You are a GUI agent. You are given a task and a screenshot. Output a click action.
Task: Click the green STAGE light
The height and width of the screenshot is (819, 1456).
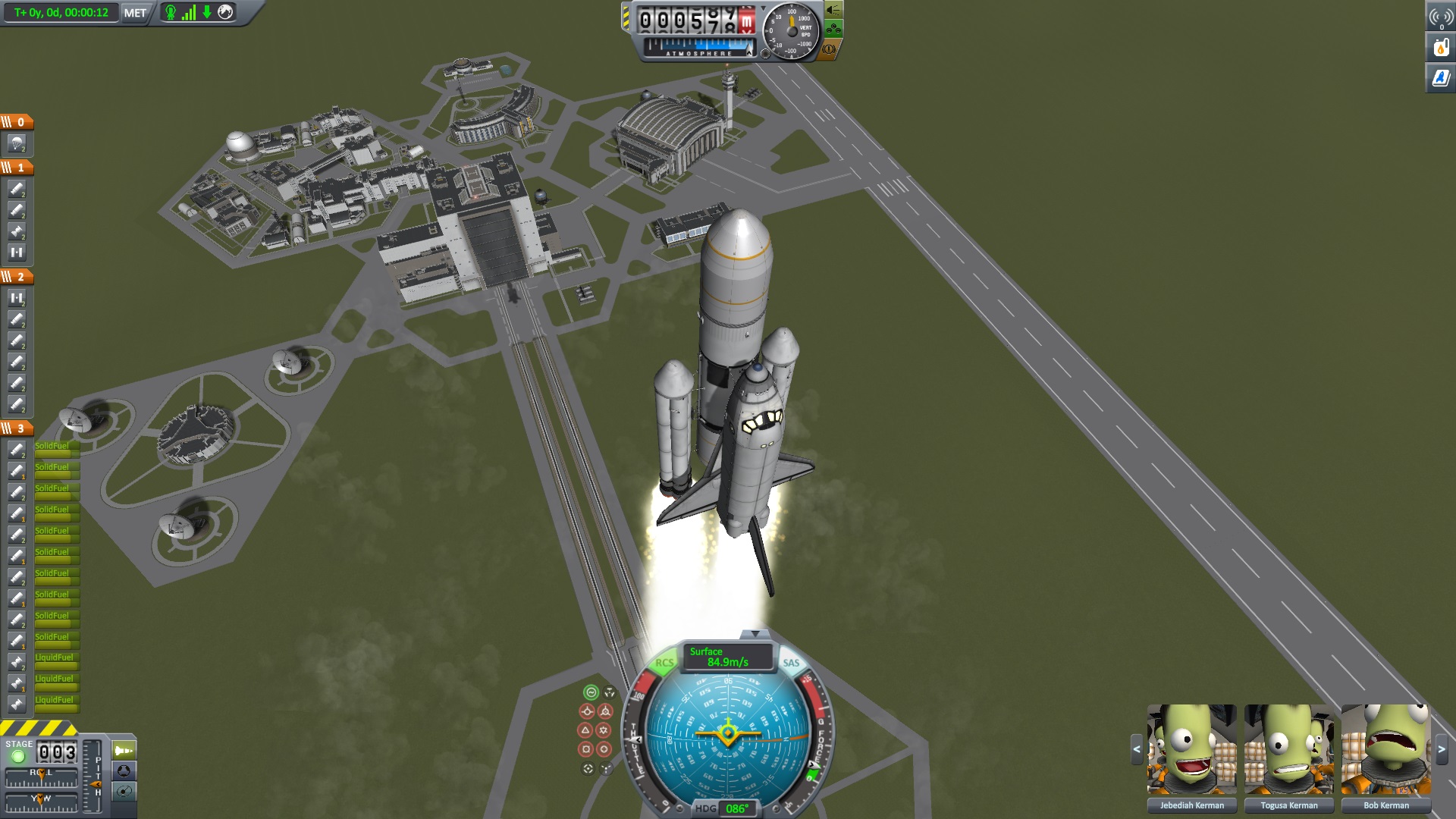(x=18, y=756)
